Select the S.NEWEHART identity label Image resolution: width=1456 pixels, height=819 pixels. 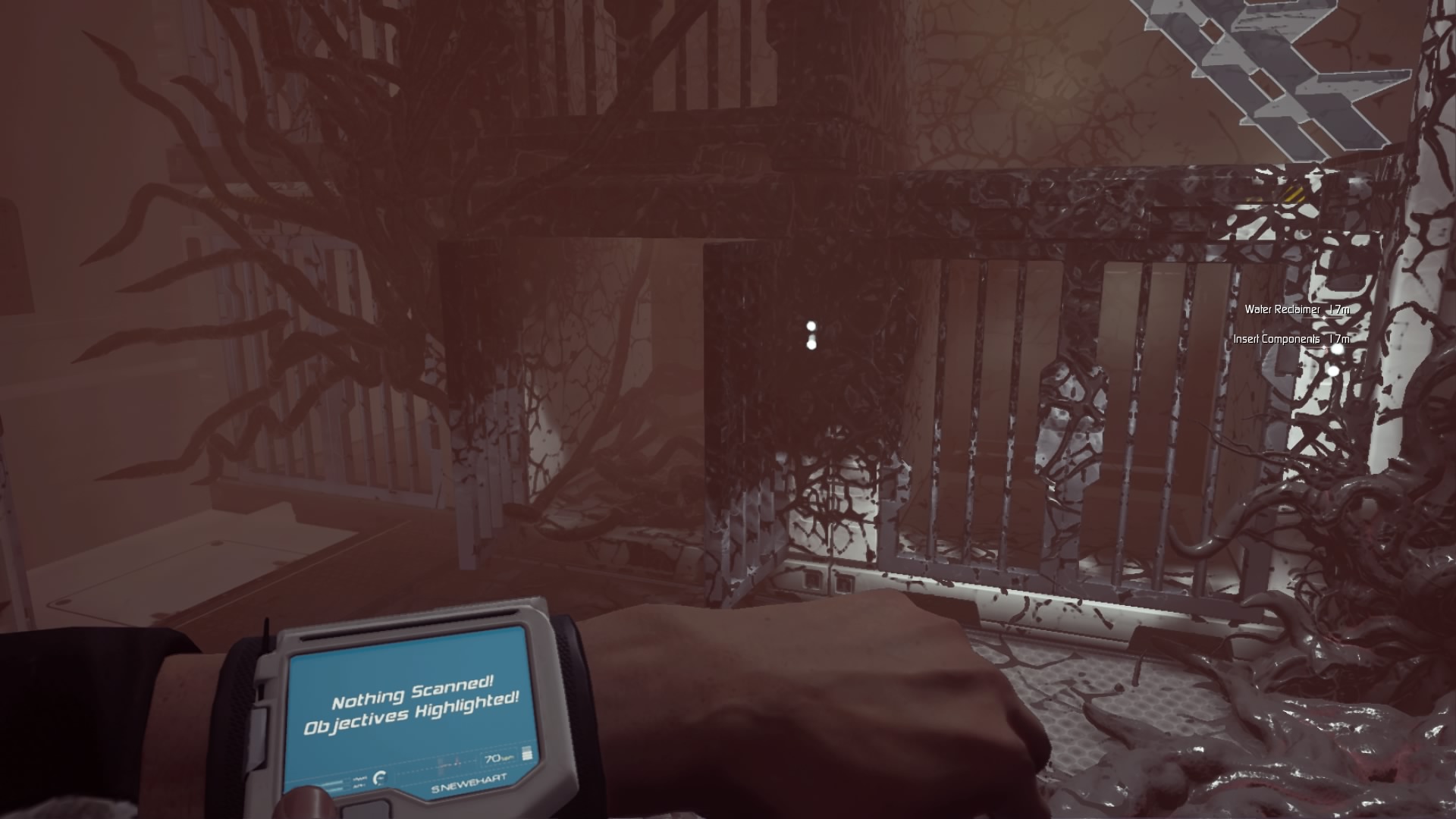[x=469, y=783]
